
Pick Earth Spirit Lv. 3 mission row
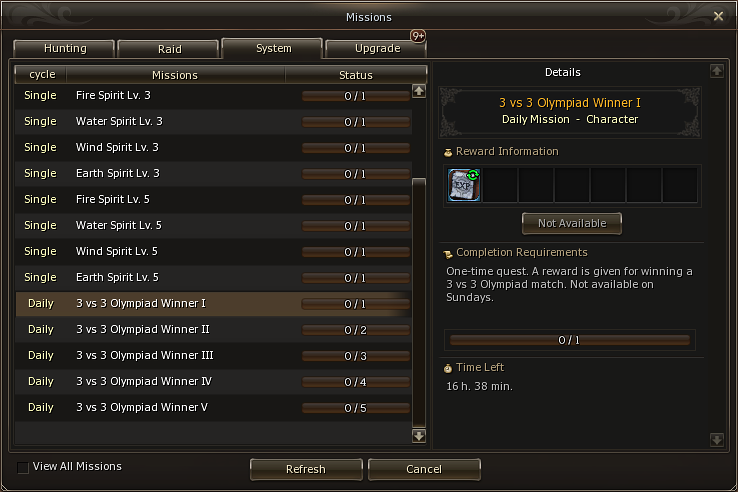tap(117, 174)
